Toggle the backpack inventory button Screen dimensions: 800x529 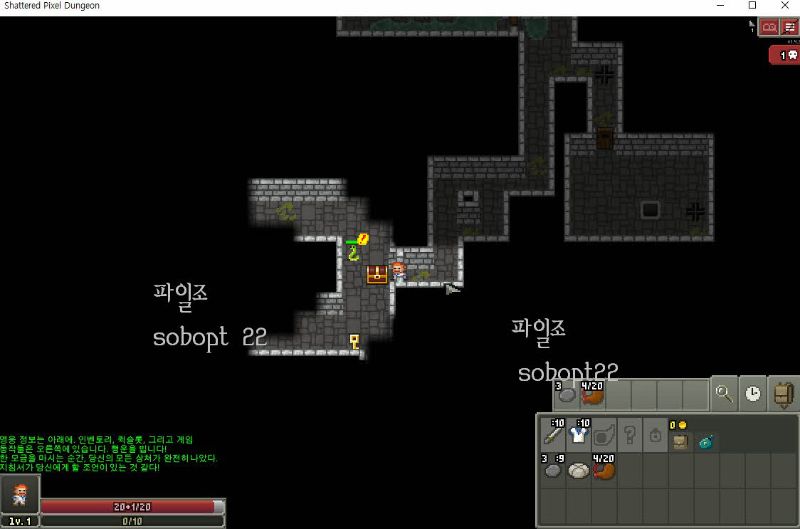(x=783, y=394)
